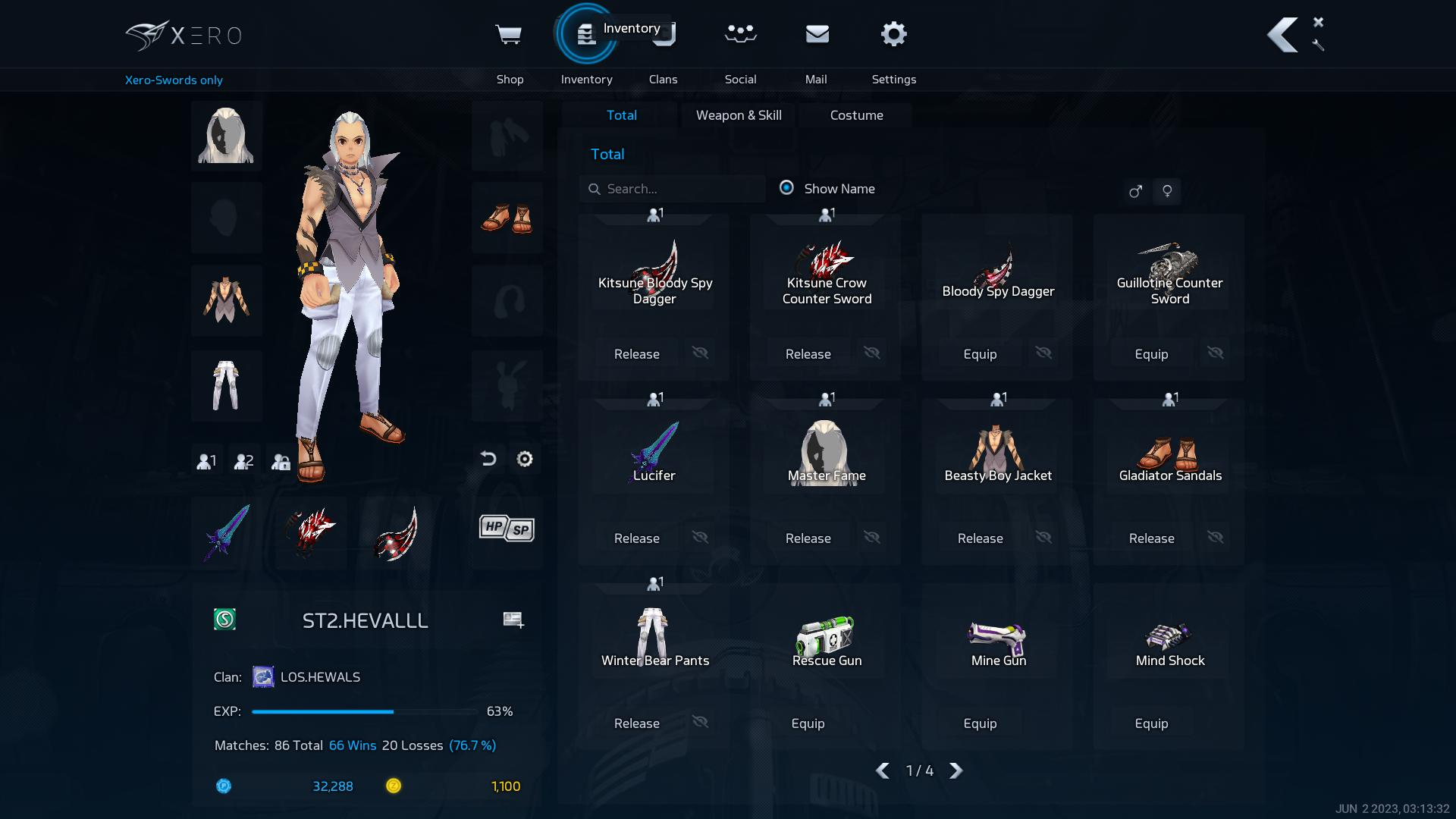The image size is (1456, 819).
Task: Switch to the Costume tab
Action: [856, 115]
